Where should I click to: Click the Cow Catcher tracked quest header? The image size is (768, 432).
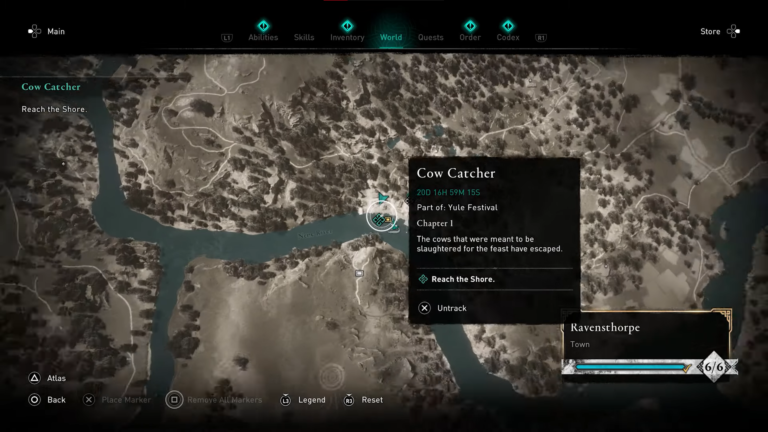click(x=51, y=87)
